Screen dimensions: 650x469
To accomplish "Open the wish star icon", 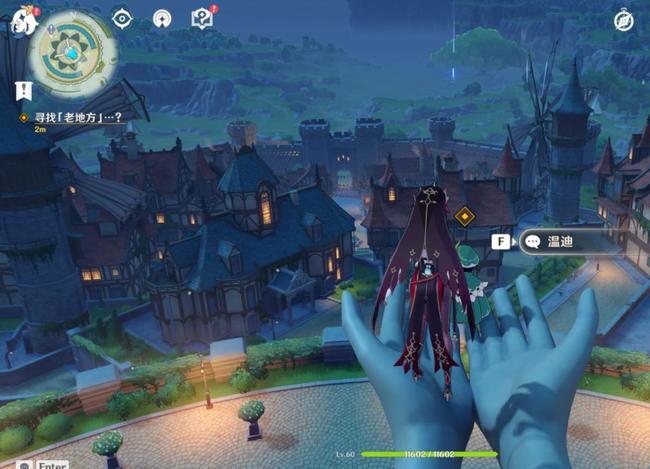I will click(x=162, y=18).
